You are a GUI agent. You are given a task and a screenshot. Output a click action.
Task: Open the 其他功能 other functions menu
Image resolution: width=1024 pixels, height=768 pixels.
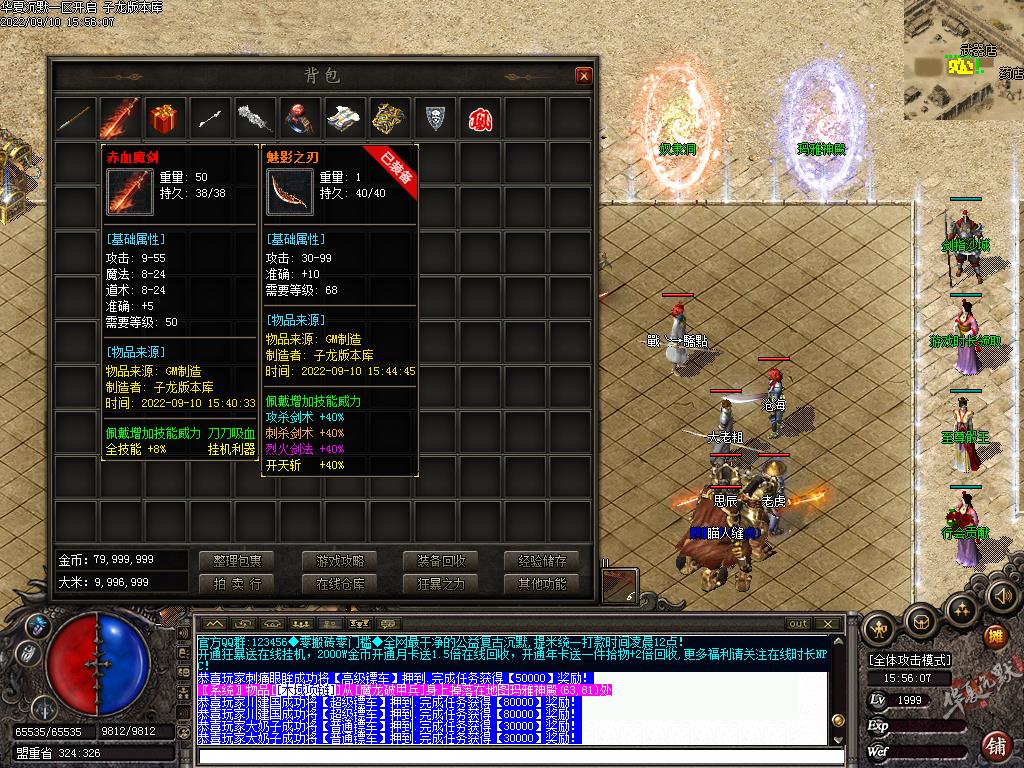(542, 584)
